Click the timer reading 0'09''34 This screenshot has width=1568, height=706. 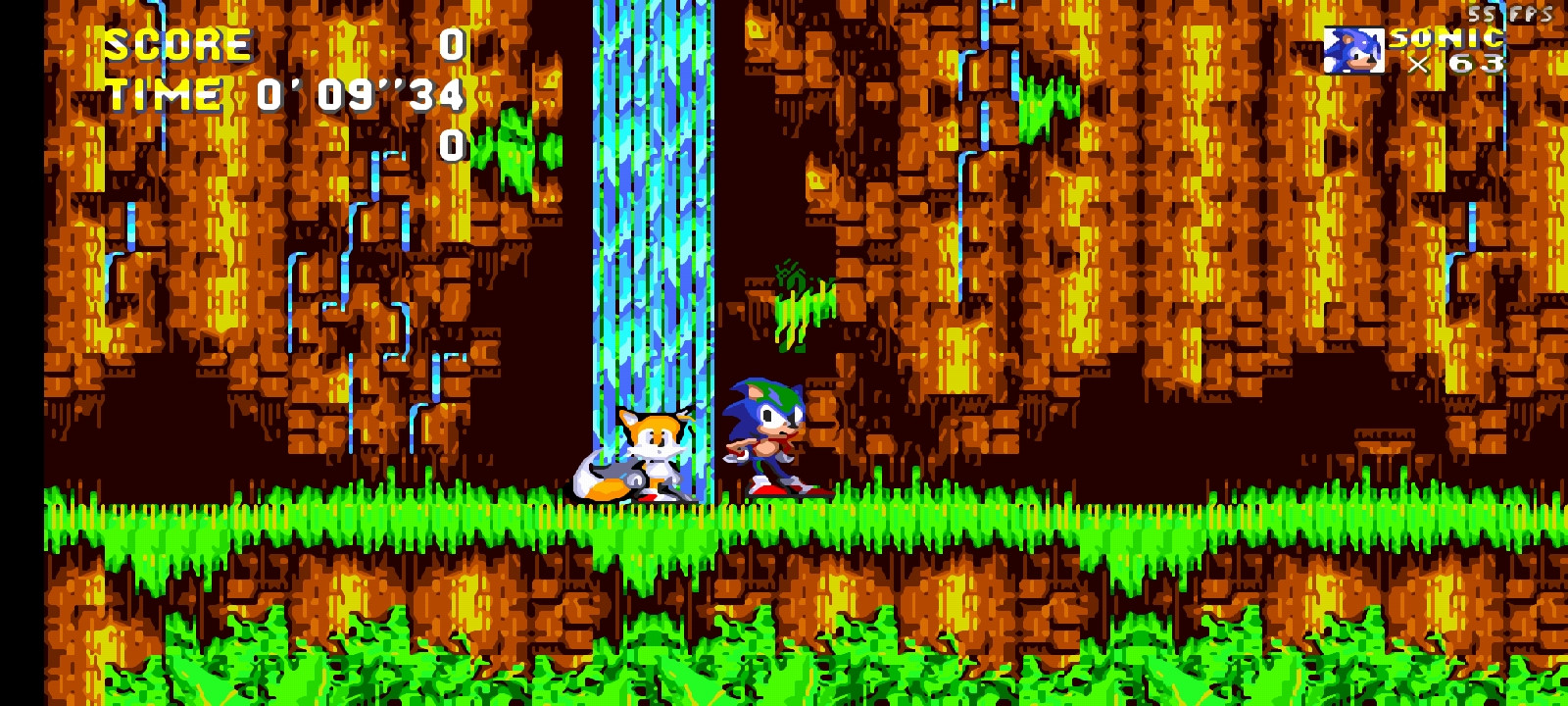[x=361, y=95]
